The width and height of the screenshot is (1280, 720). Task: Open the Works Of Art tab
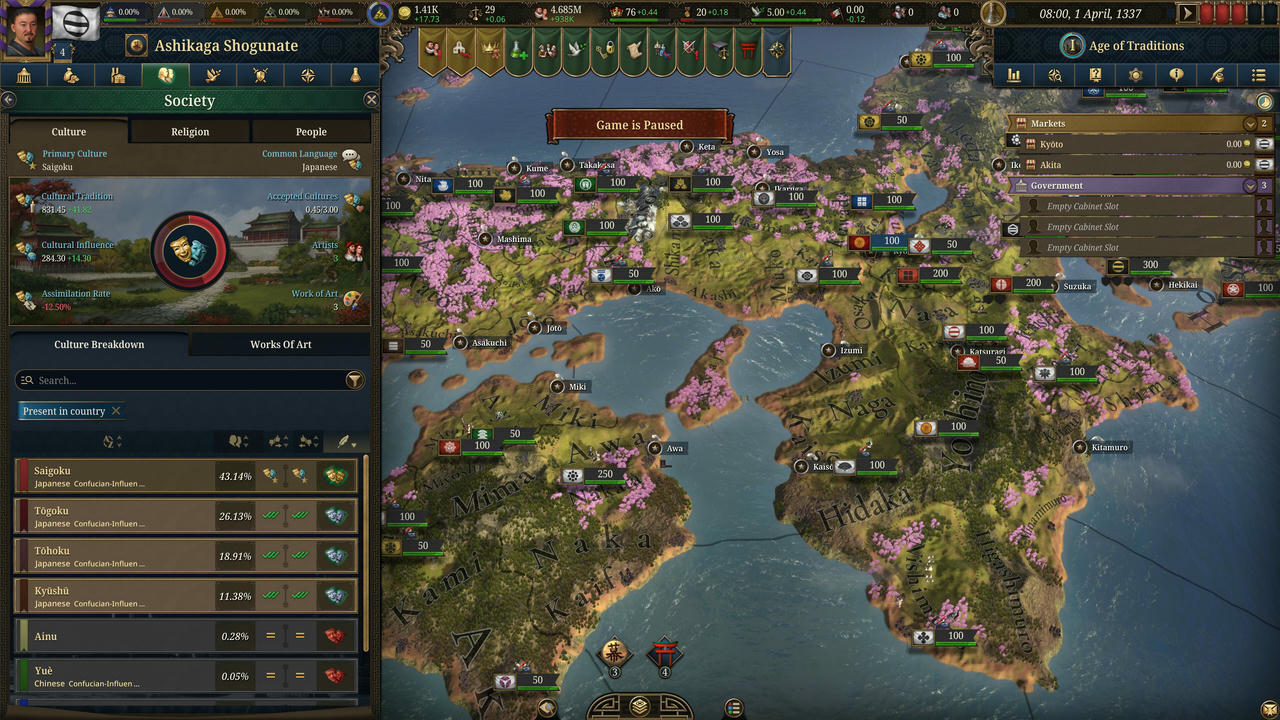(281, 344)
